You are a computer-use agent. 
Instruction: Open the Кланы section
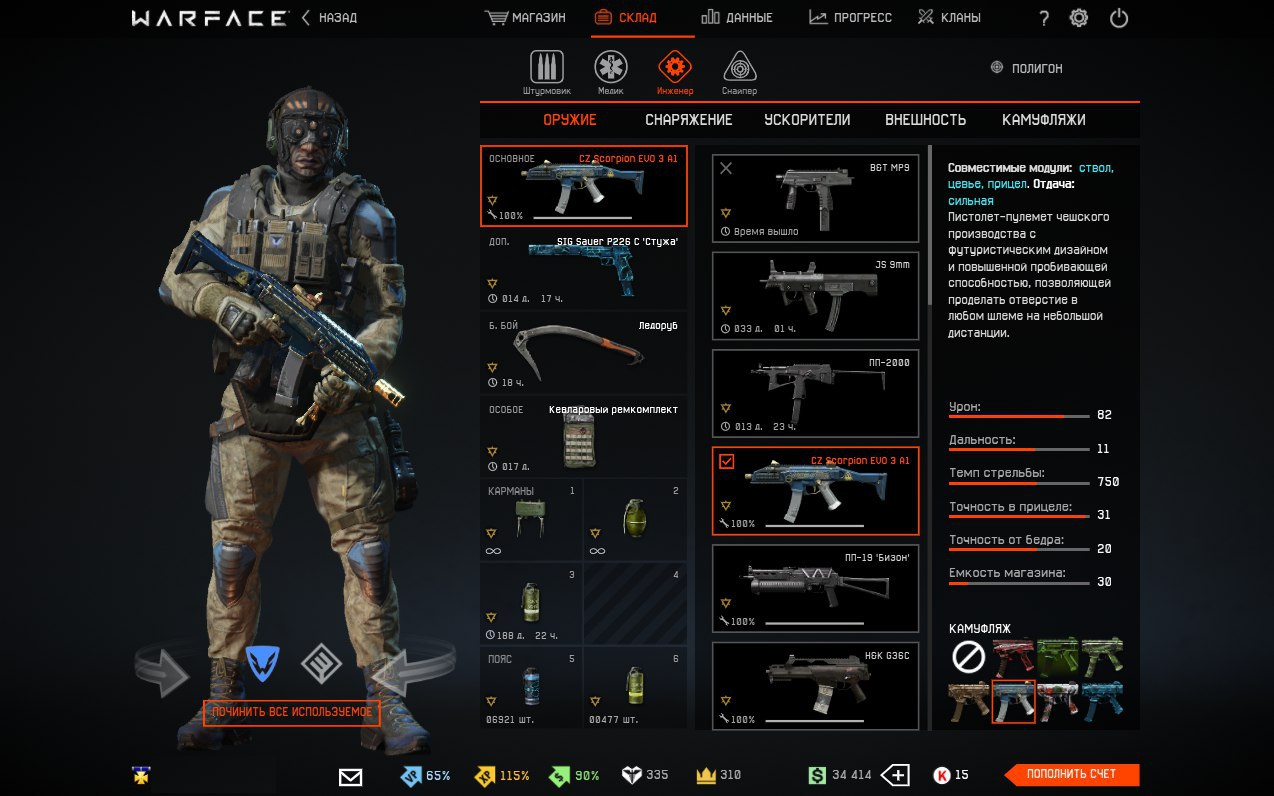pyautogui.click(x=949, y=18)
